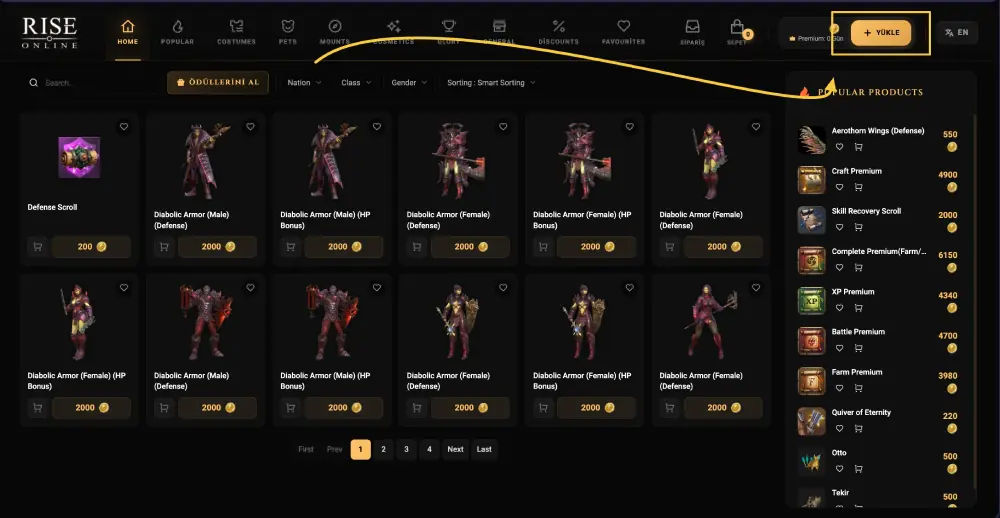1000x518 pixels.
Task: Jump to the Last page
Action: (x=484, y=449)
